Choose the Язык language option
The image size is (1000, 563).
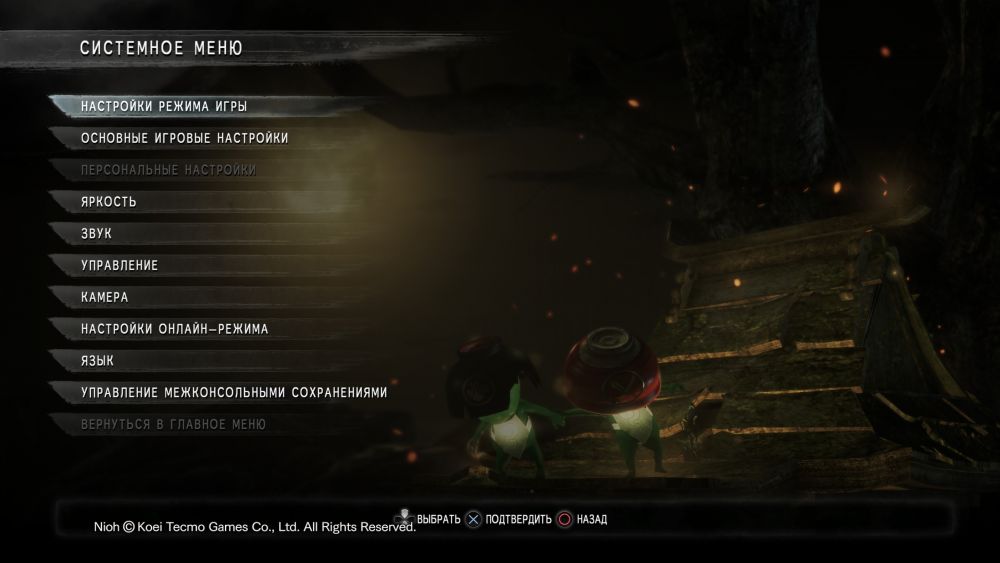tap(97, 361)
